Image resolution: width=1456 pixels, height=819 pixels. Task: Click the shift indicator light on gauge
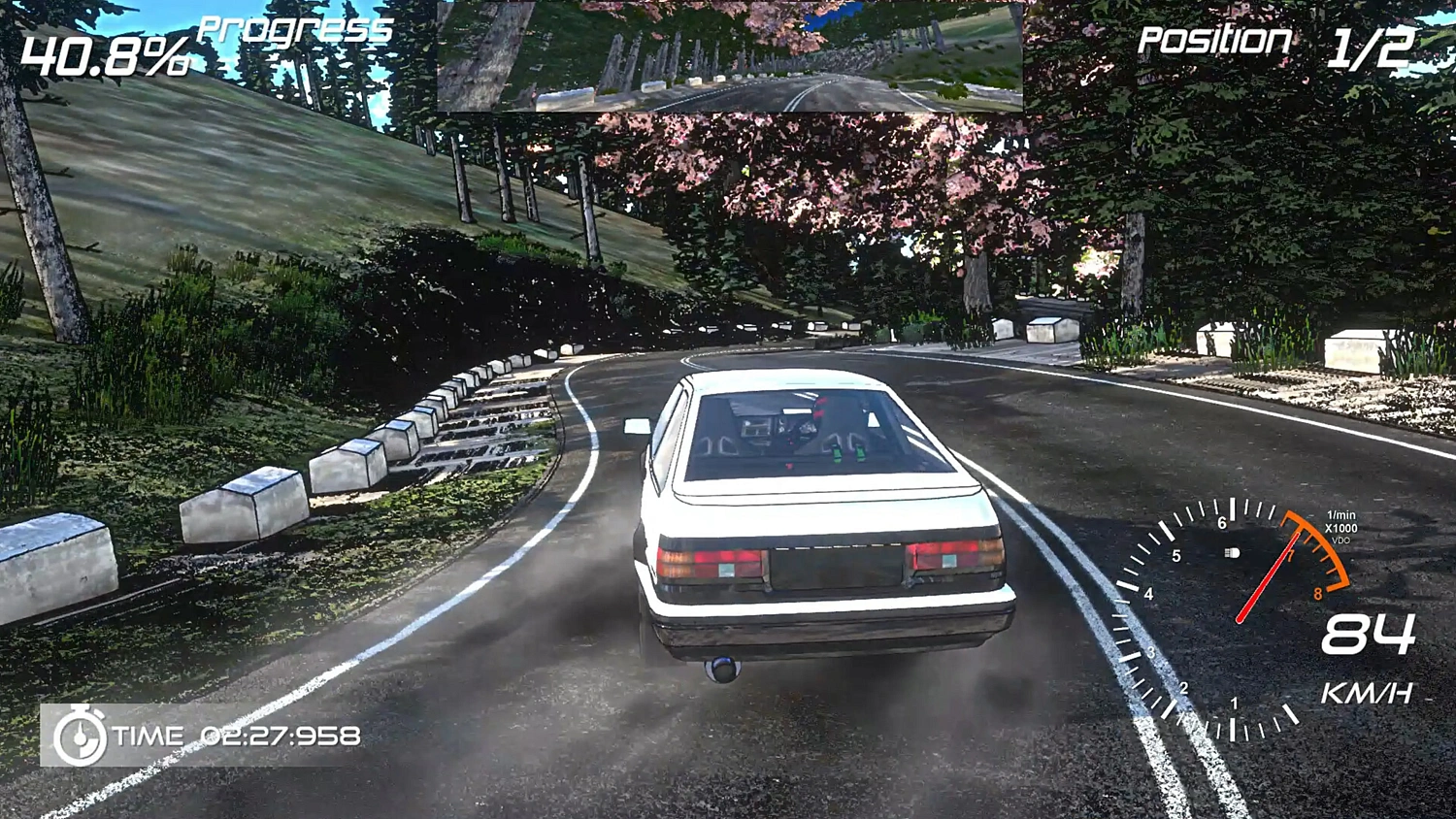[1231, 553]
